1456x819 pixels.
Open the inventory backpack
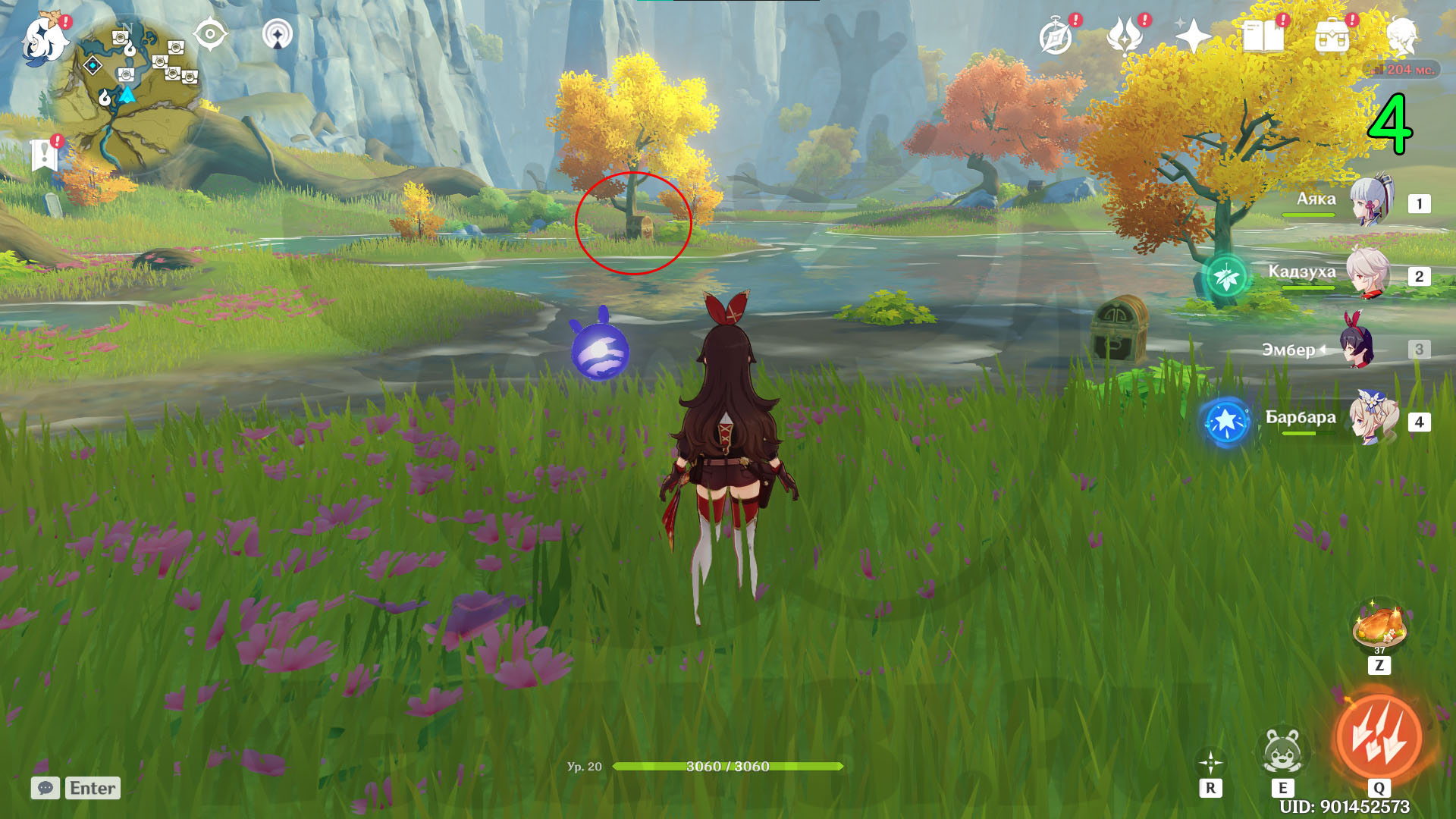pos(1332,36)
